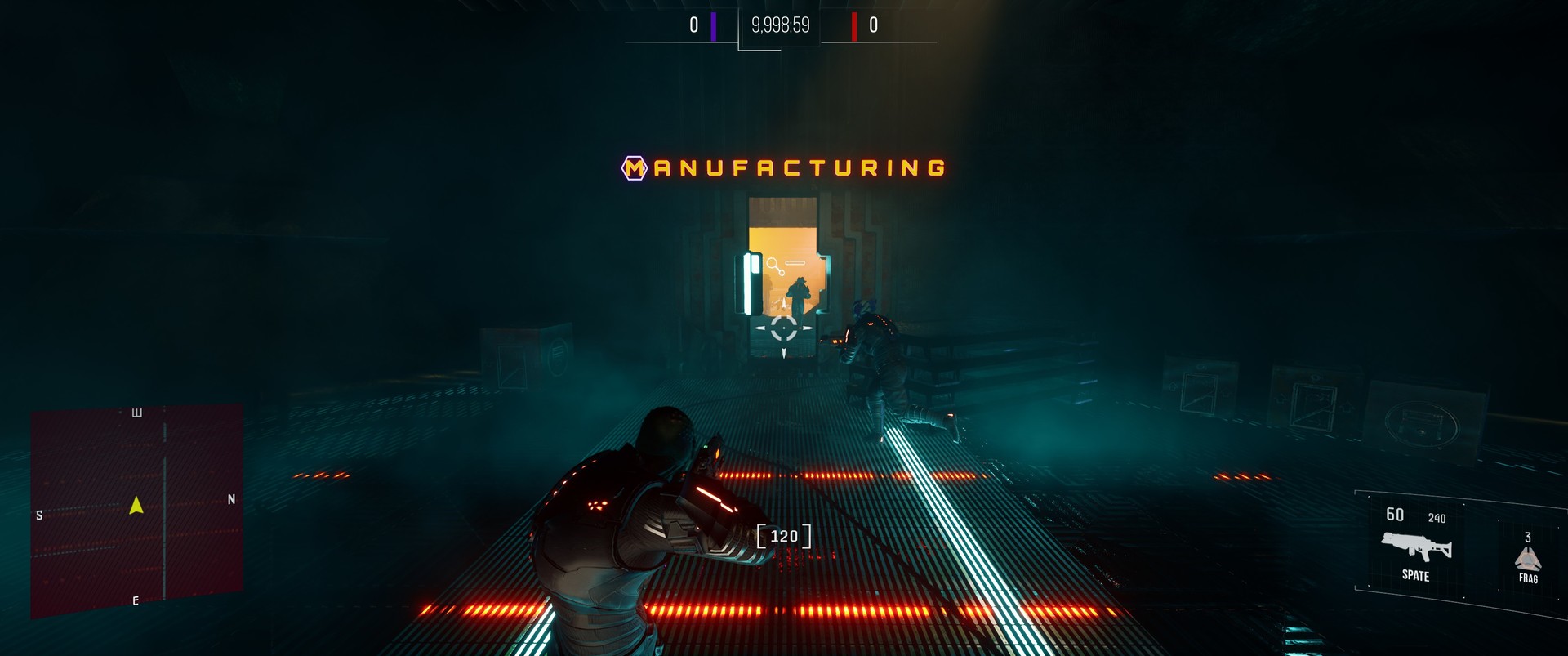Click the match timer reading 9,998:59
Screen dimensions: 1568x656
click(x=779, y=26)
